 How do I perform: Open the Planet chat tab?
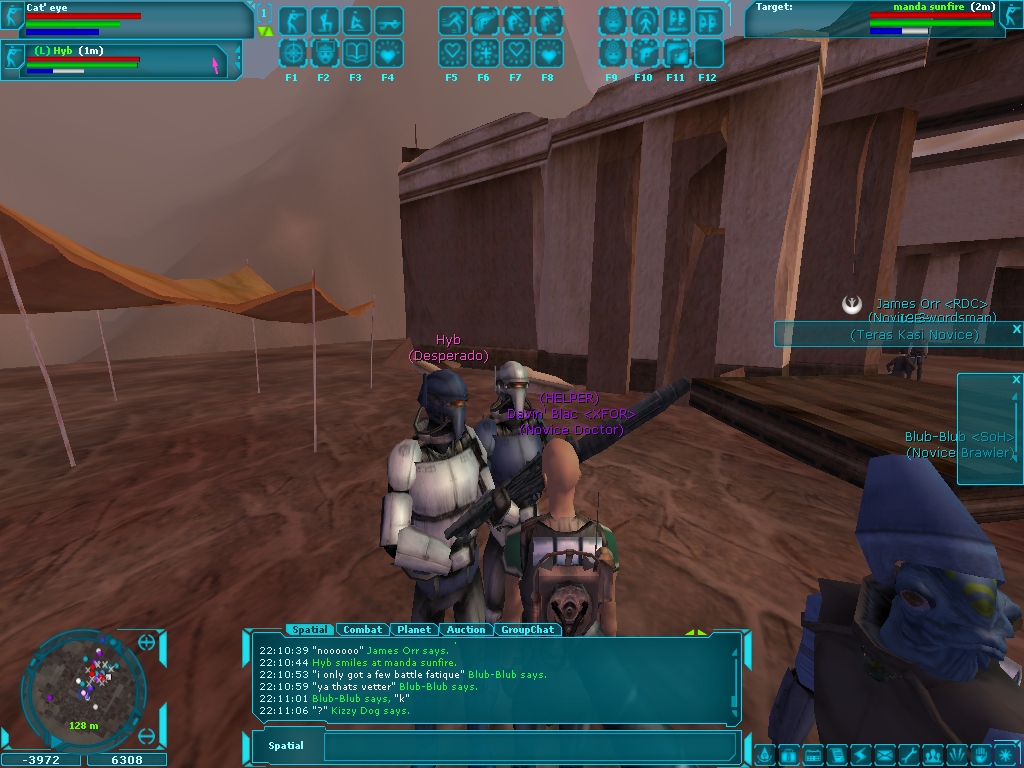point(414,630)
